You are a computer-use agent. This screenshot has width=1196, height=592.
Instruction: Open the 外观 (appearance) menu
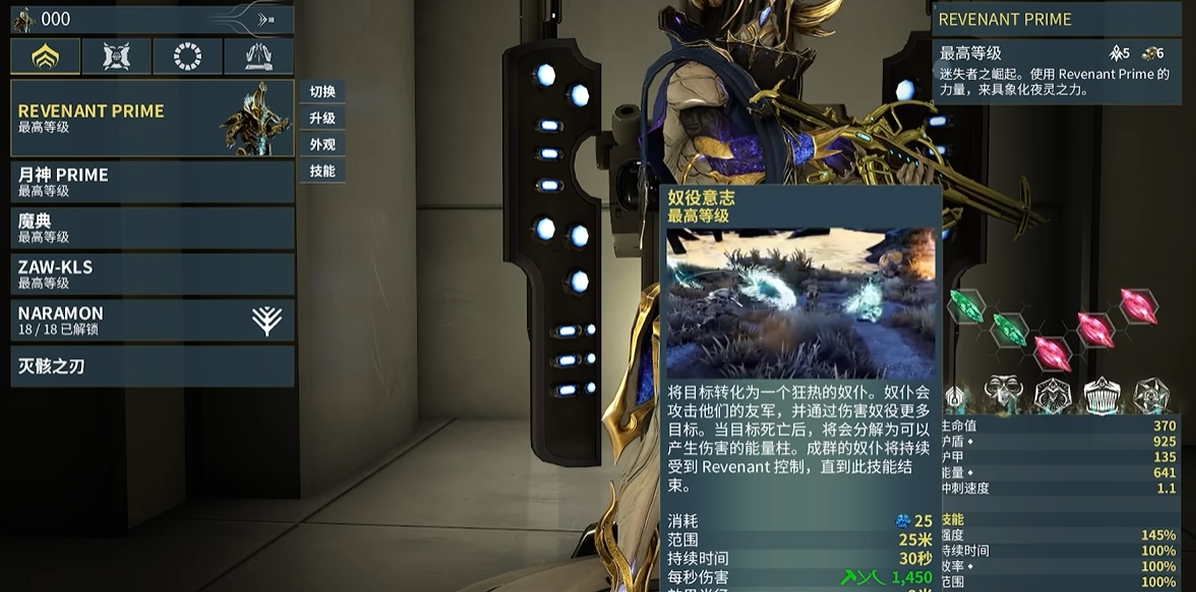coord(322,144)
